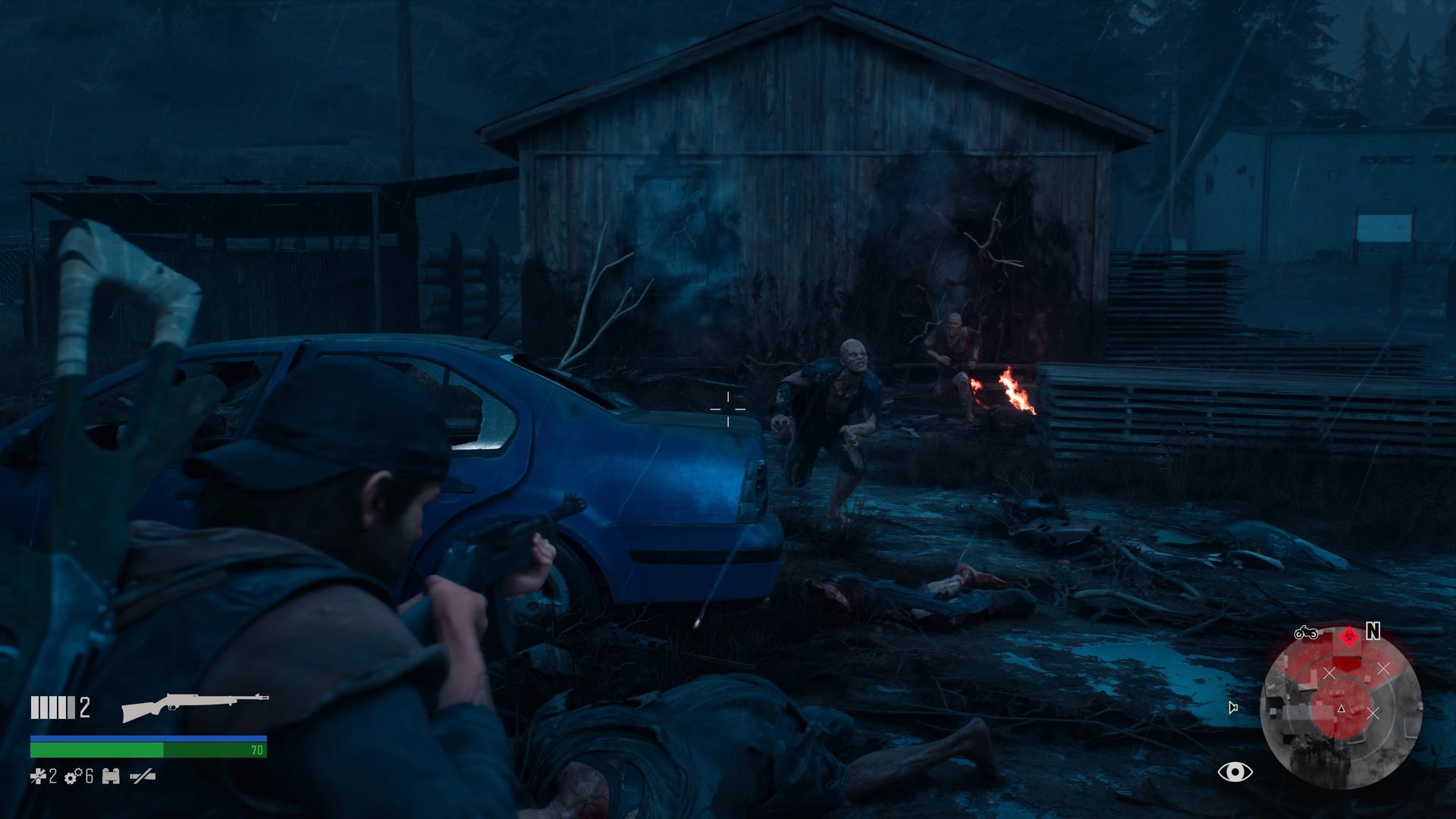Toggle the eye visibility indicator
1456x819 pixels.
click(x=1235, y=772)
